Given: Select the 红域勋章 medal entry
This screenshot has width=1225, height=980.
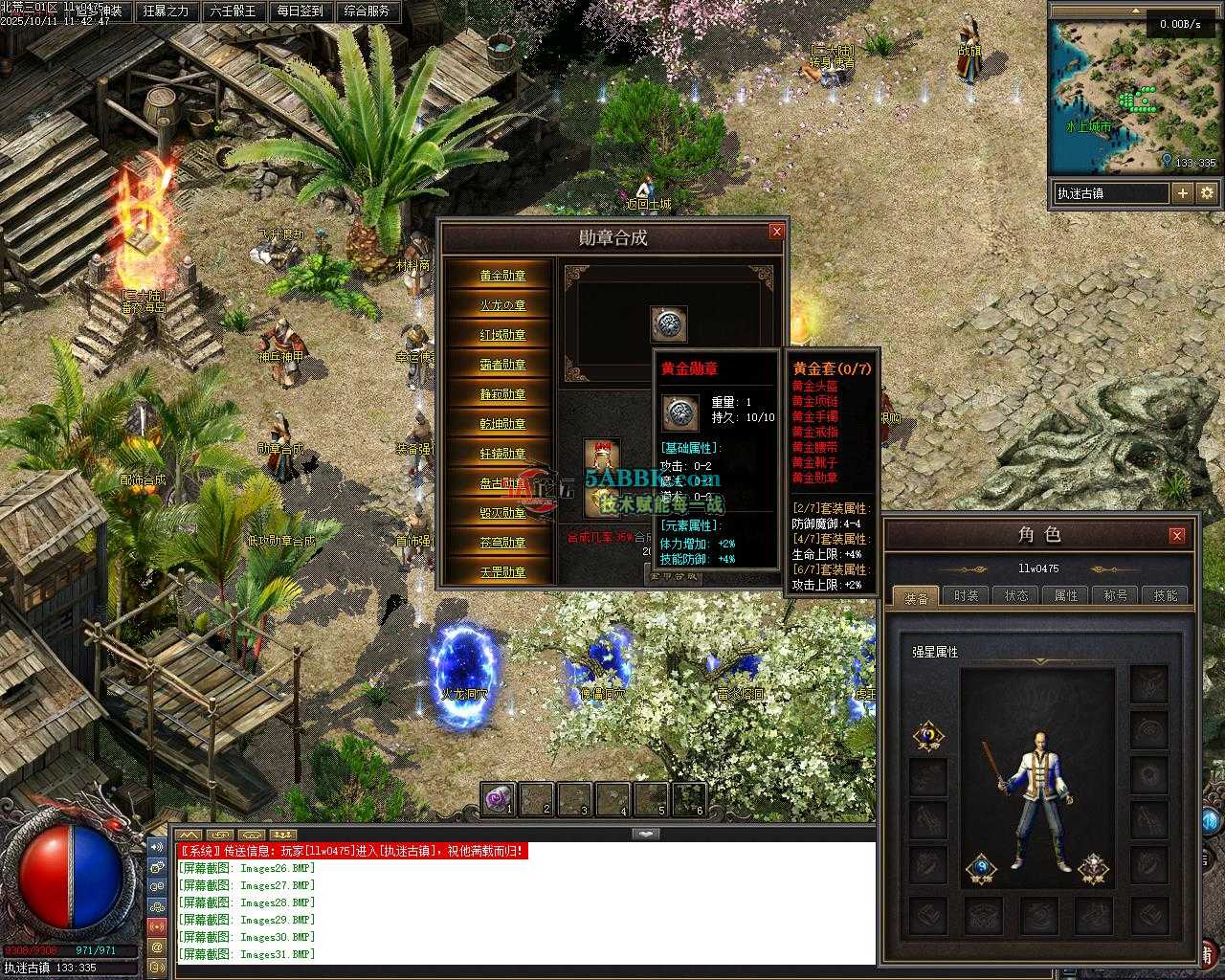Looking at the screenshot, I should pos(502,335).
